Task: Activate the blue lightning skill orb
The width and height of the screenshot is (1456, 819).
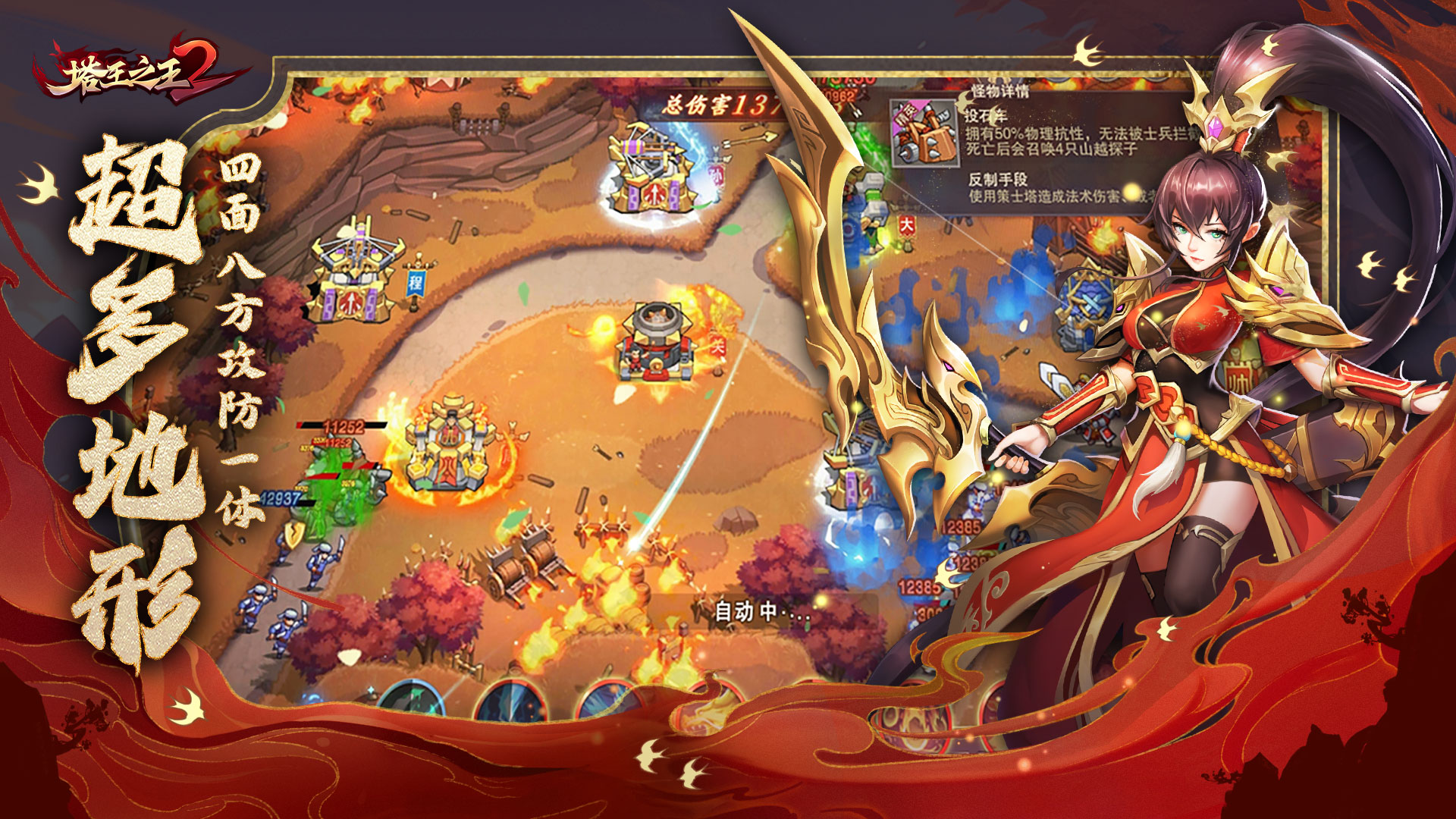Action: click(512, 699)
